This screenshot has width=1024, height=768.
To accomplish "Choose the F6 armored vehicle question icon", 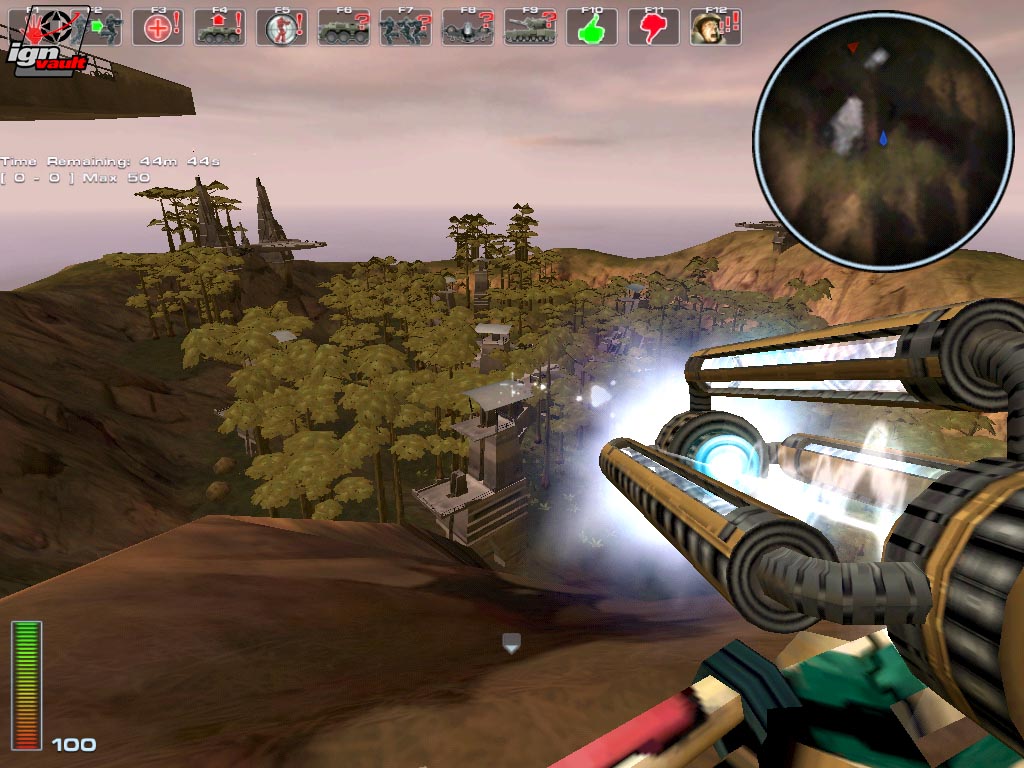I will [x=344, y=27].
